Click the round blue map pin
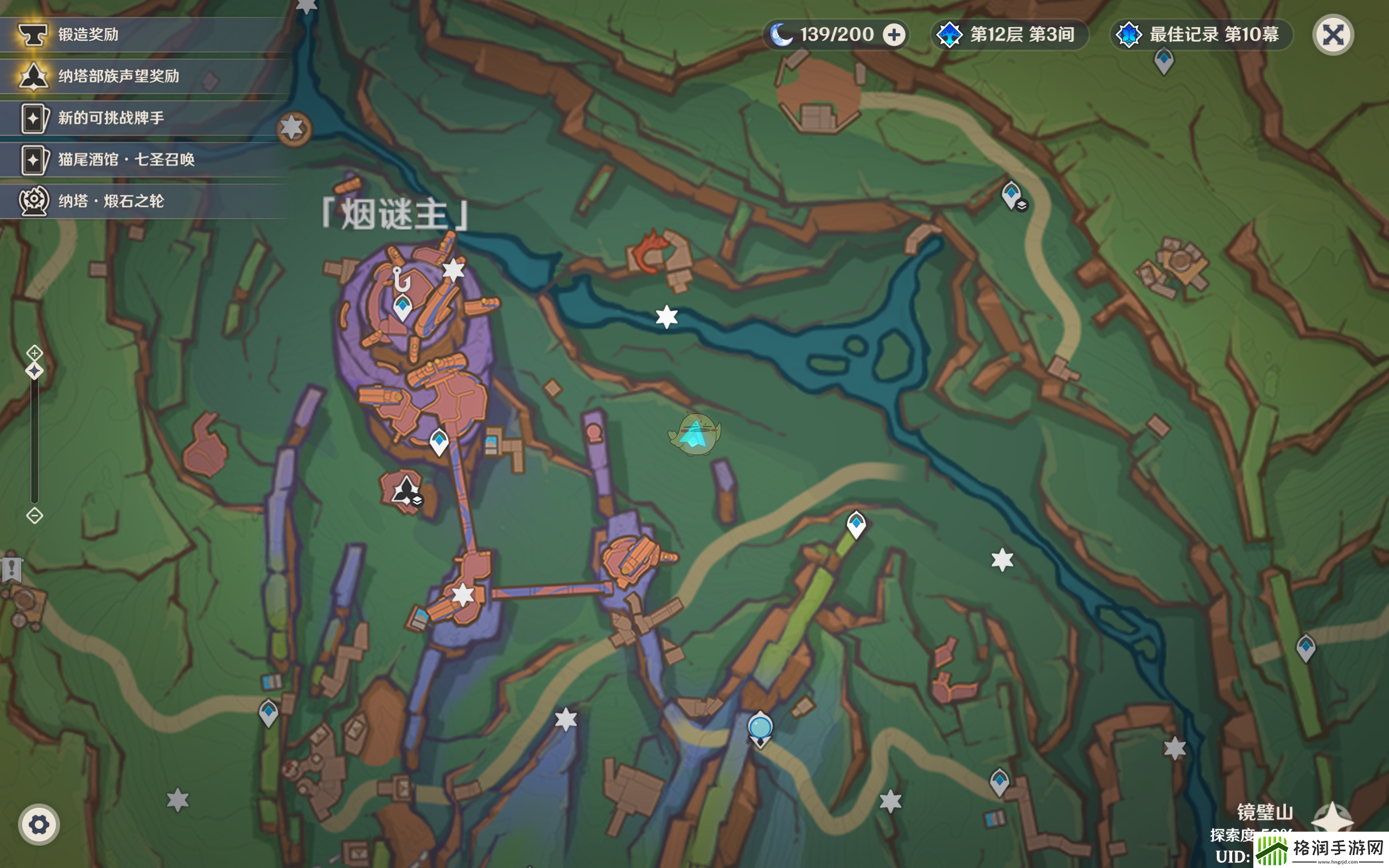Viewport: 1389px width, 868px height. click(x=760, y=728)
